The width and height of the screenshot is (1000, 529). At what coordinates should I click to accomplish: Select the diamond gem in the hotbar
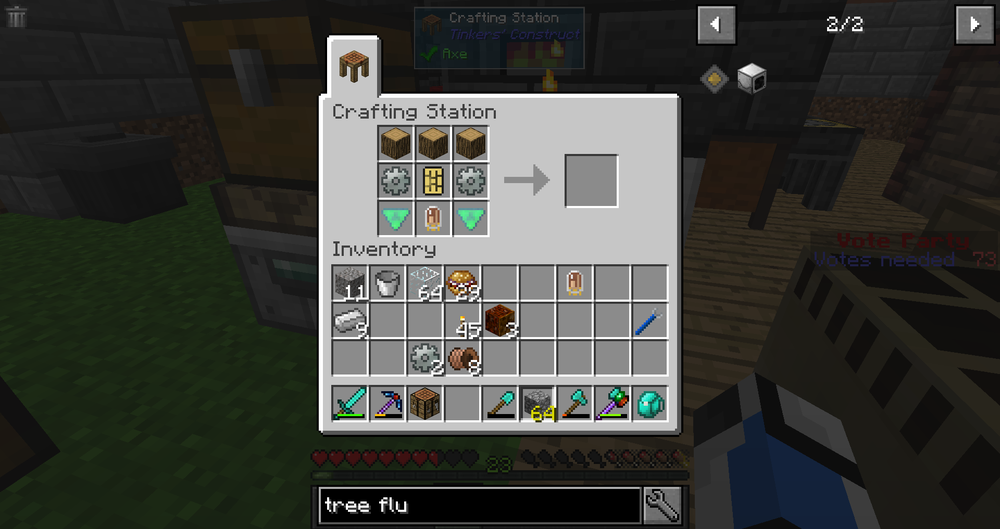[x=649, y=403]
